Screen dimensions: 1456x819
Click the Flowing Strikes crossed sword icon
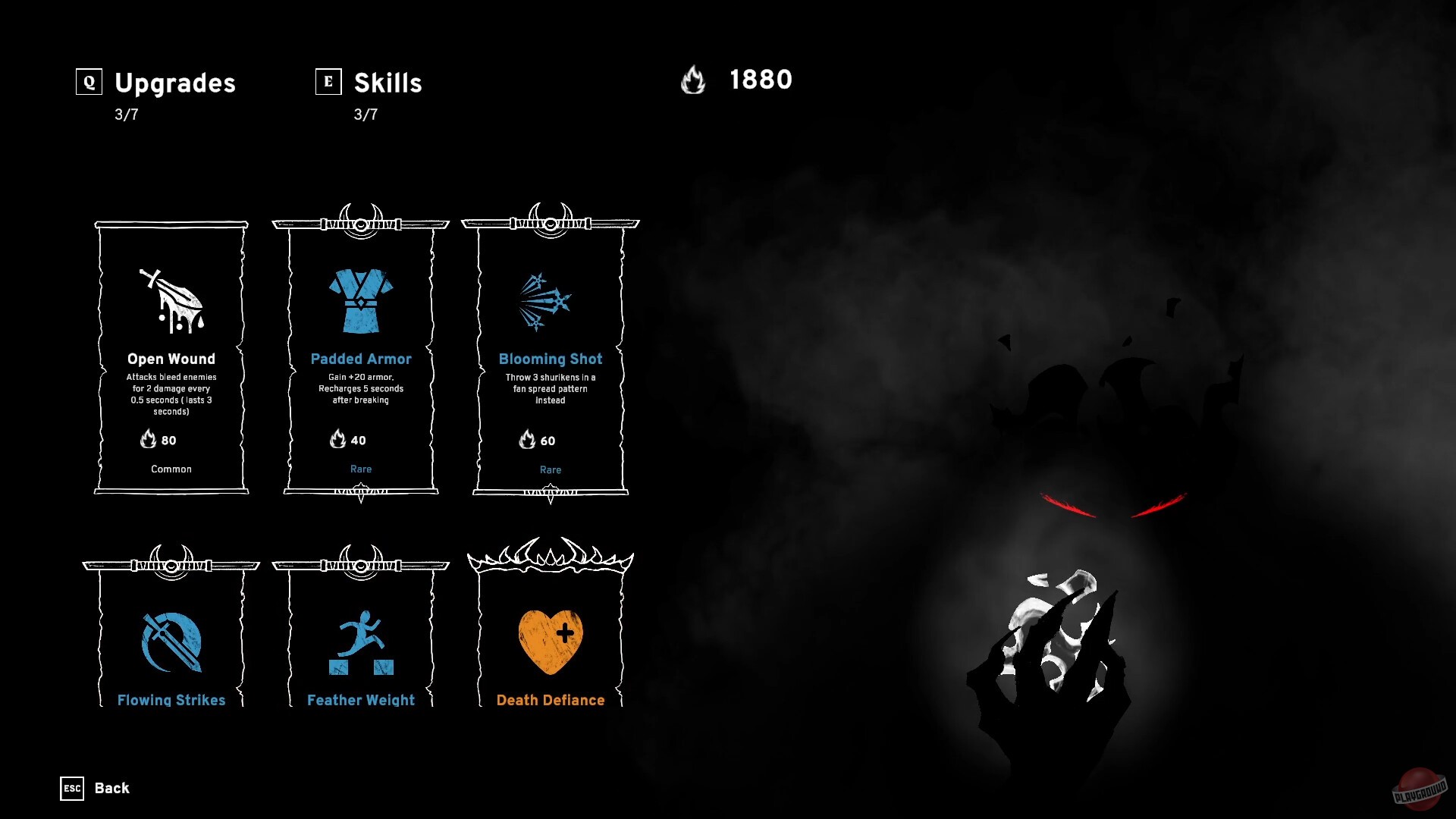(x=170, y=645)
